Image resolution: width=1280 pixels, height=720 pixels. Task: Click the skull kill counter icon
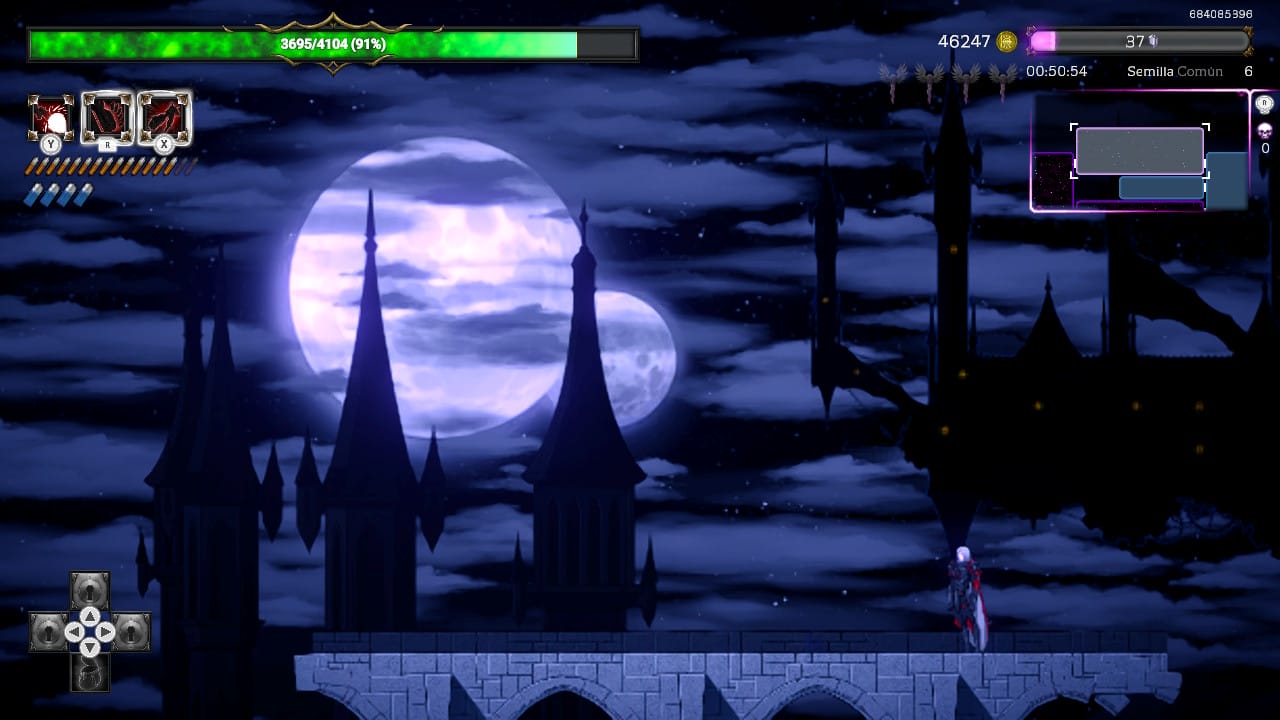[1264, 130]
